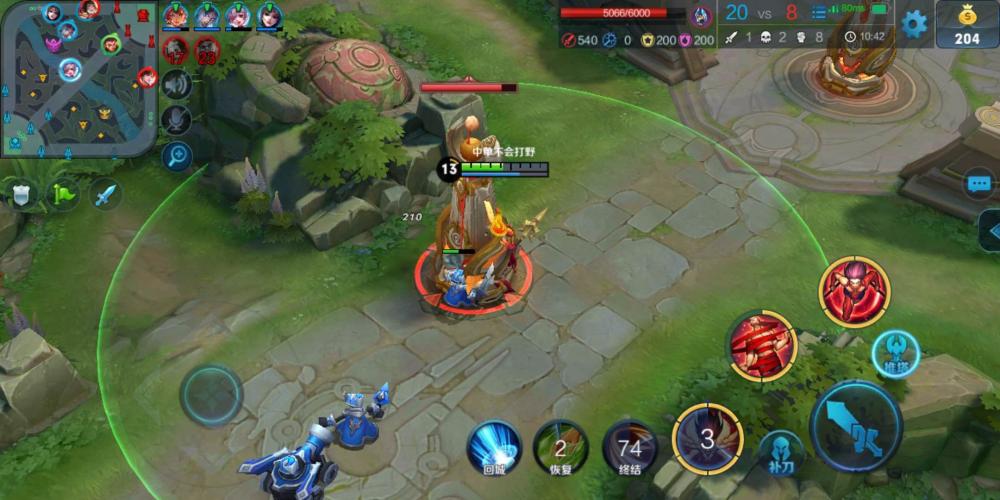Send the green flag gather signal
The width and height of the screenshot is (1000, 500).
click(x=64, y=193)
